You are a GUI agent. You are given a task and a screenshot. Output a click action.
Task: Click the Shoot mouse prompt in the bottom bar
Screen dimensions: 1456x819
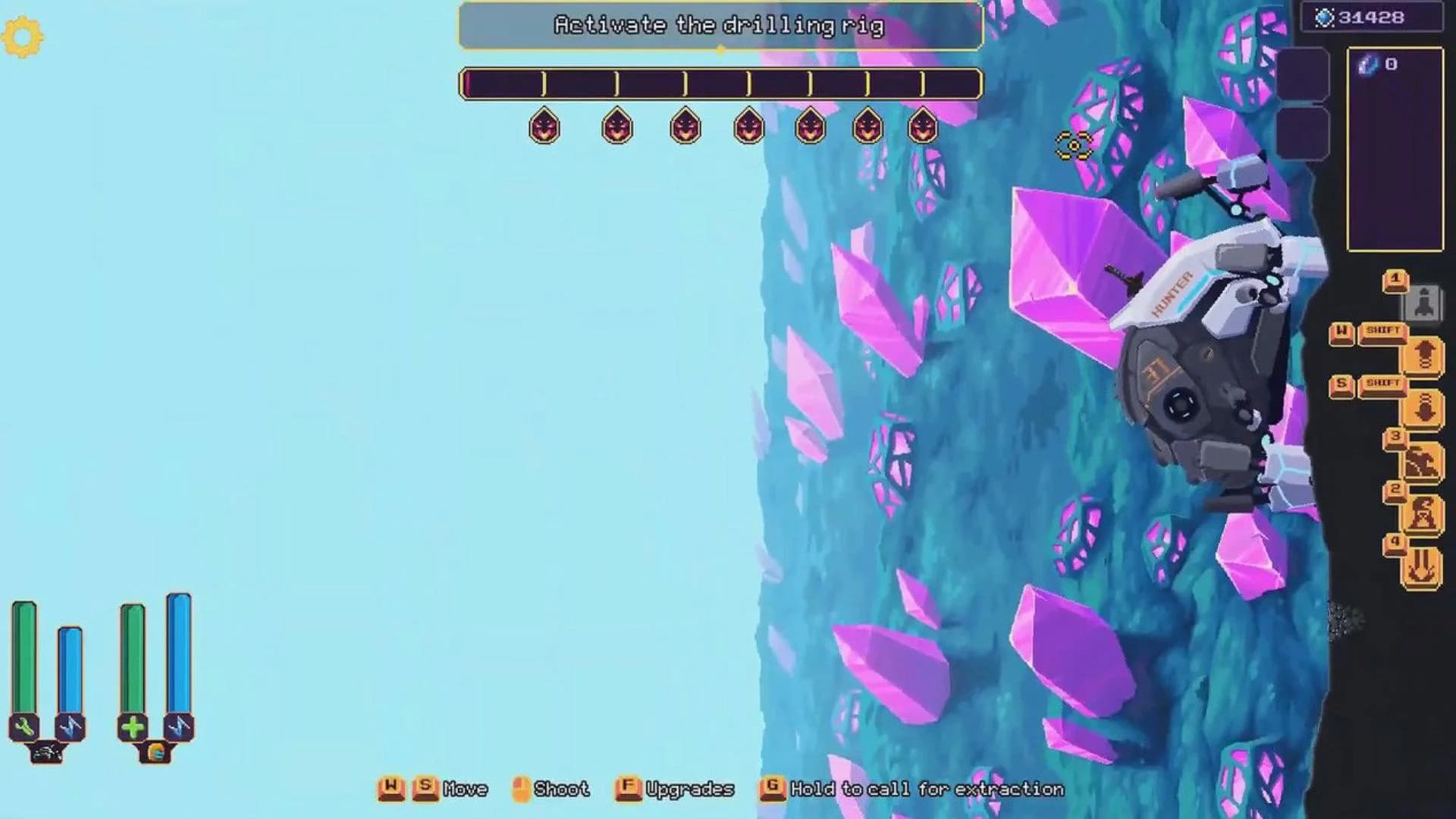tap(519, 789)
